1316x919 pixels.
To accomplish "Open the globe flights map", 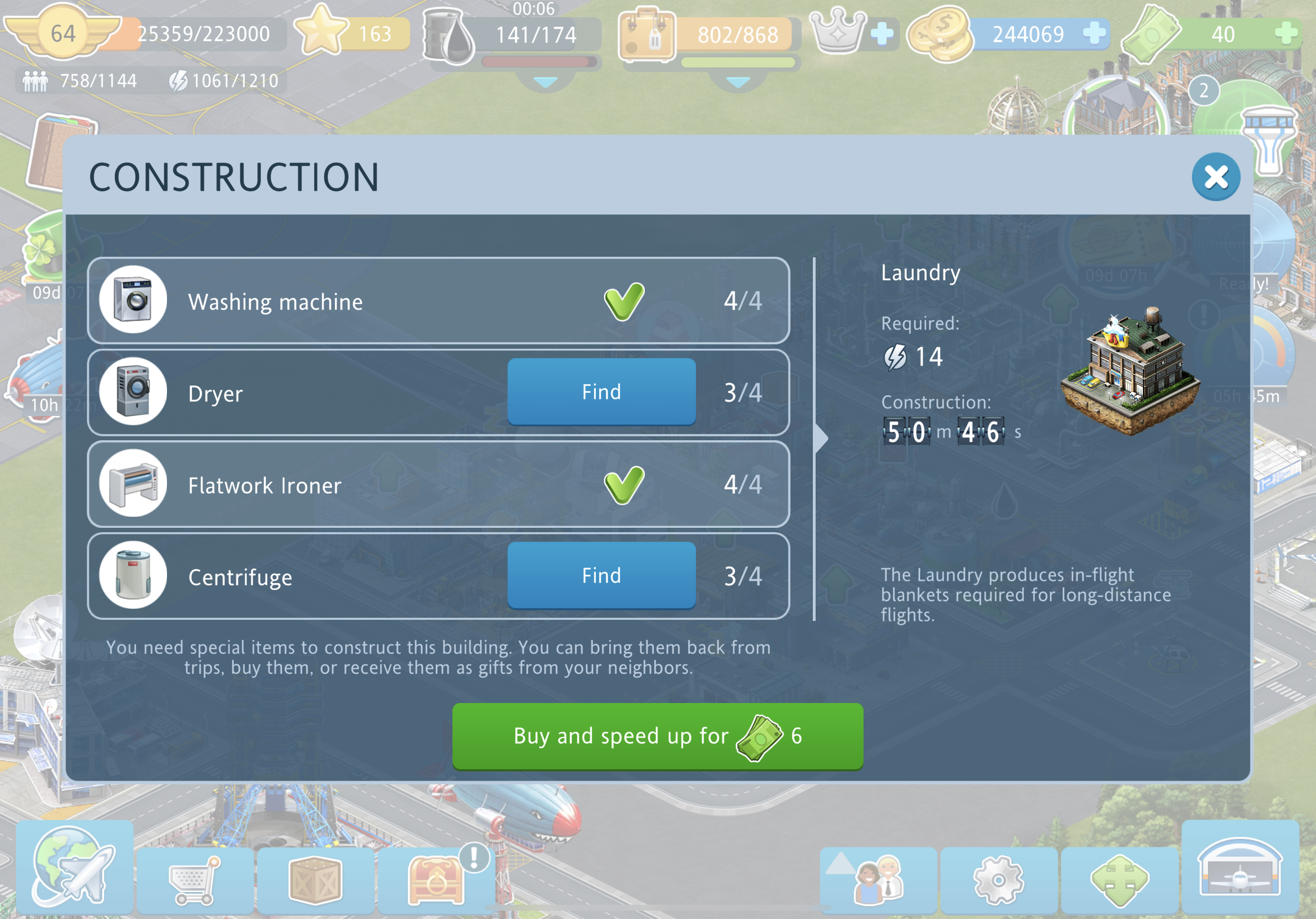I will click(74, 867).
